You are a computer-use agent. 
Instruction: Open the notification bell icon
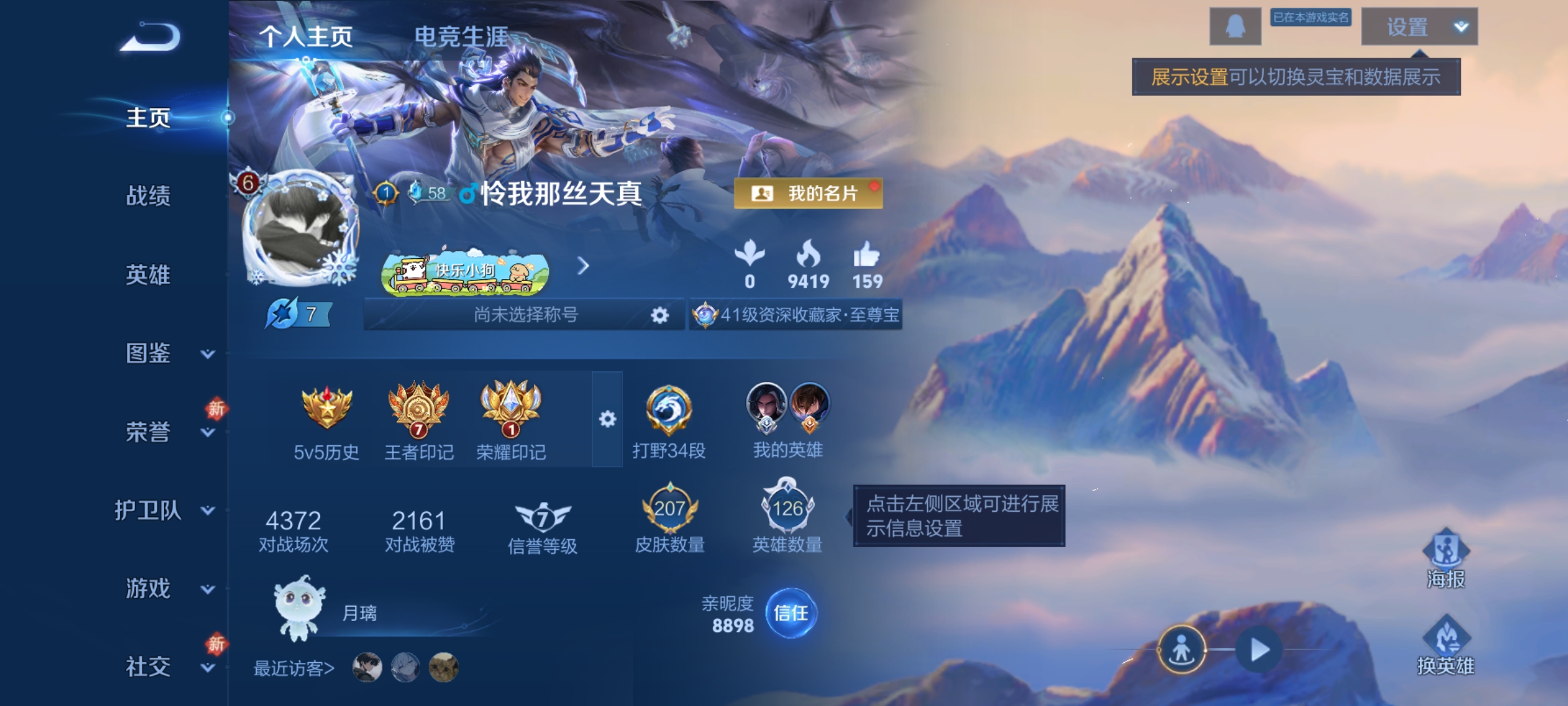point(1234,27)
